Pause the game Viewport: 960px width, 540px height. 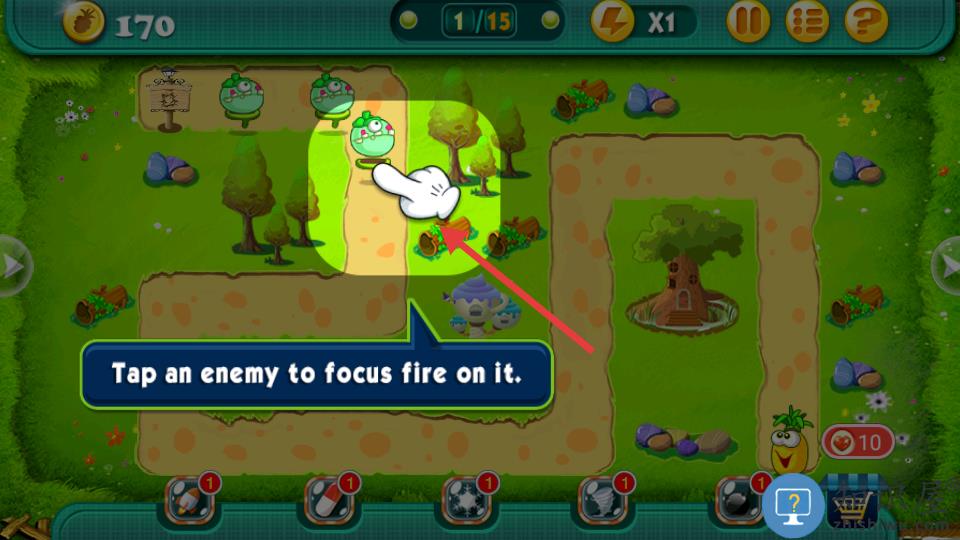[748, 21]
